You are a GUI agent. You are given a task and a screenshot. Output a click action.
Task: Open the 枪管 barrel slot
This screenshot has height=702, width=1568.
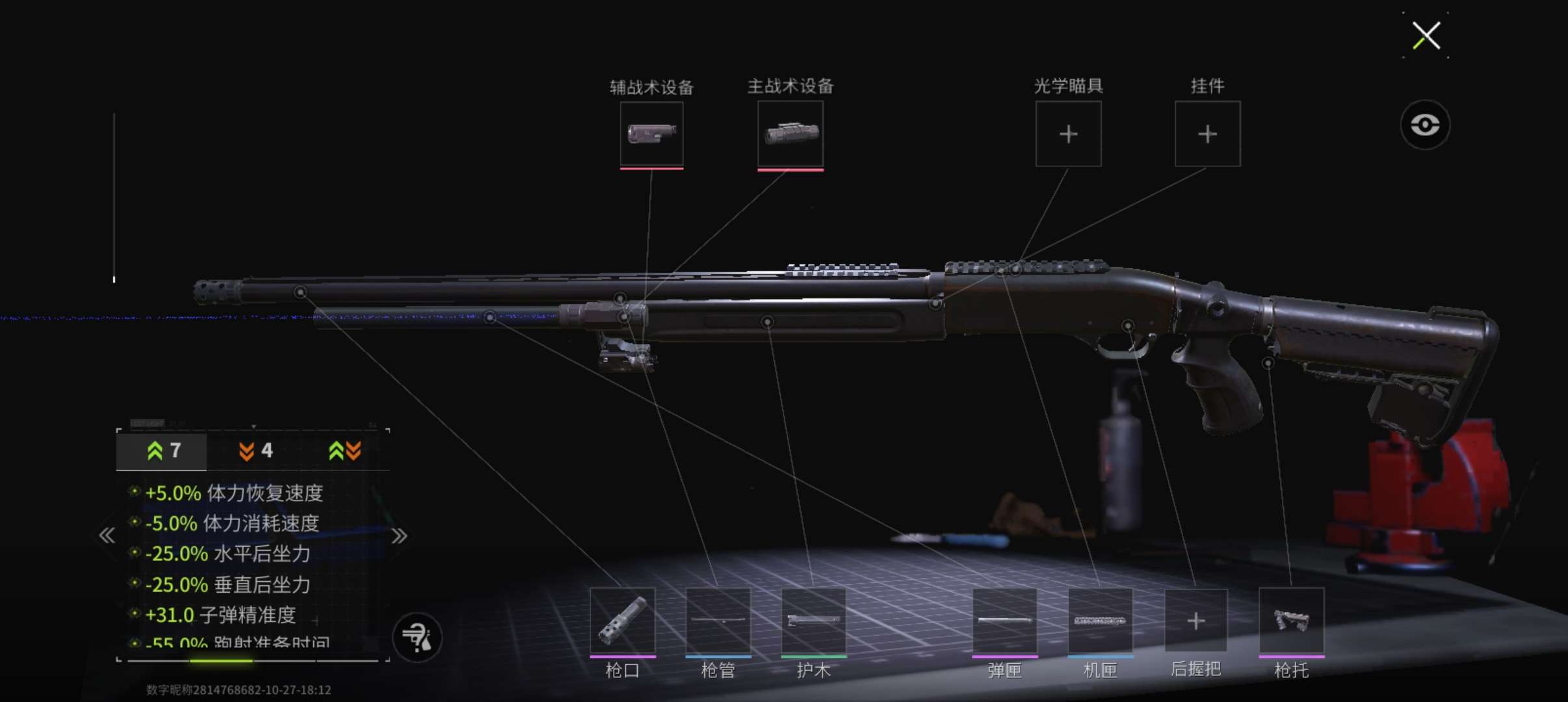coord(718,621)
